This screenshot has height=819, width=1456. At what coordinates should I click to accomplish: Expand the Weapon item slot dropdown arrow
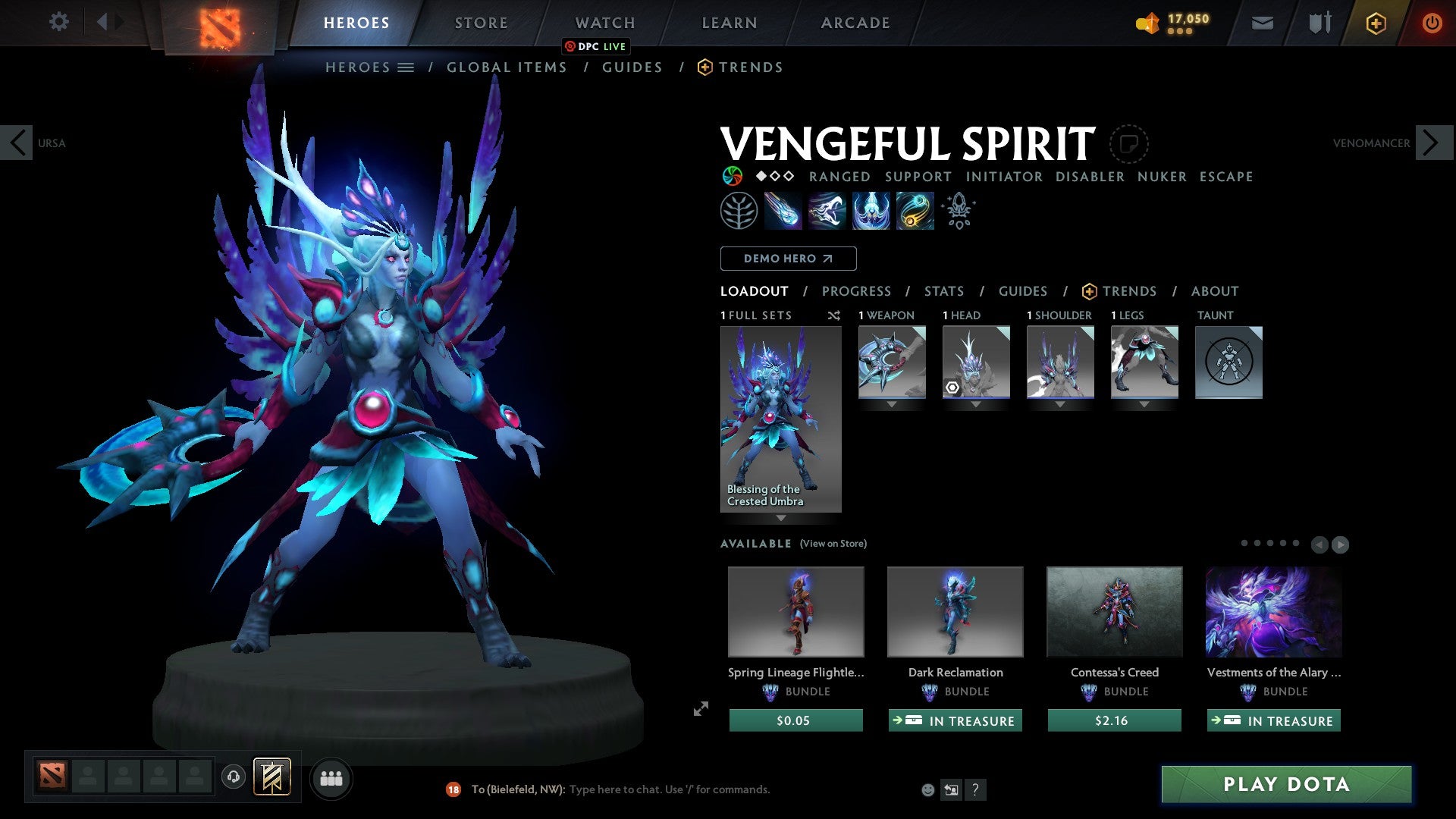[892, 403]
